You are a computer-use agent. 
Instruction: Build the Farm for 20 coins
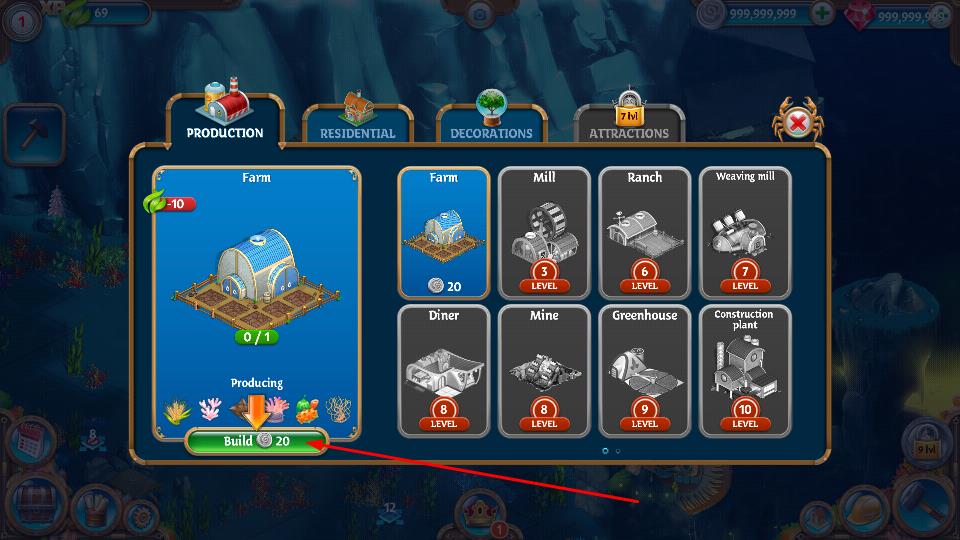257,441
